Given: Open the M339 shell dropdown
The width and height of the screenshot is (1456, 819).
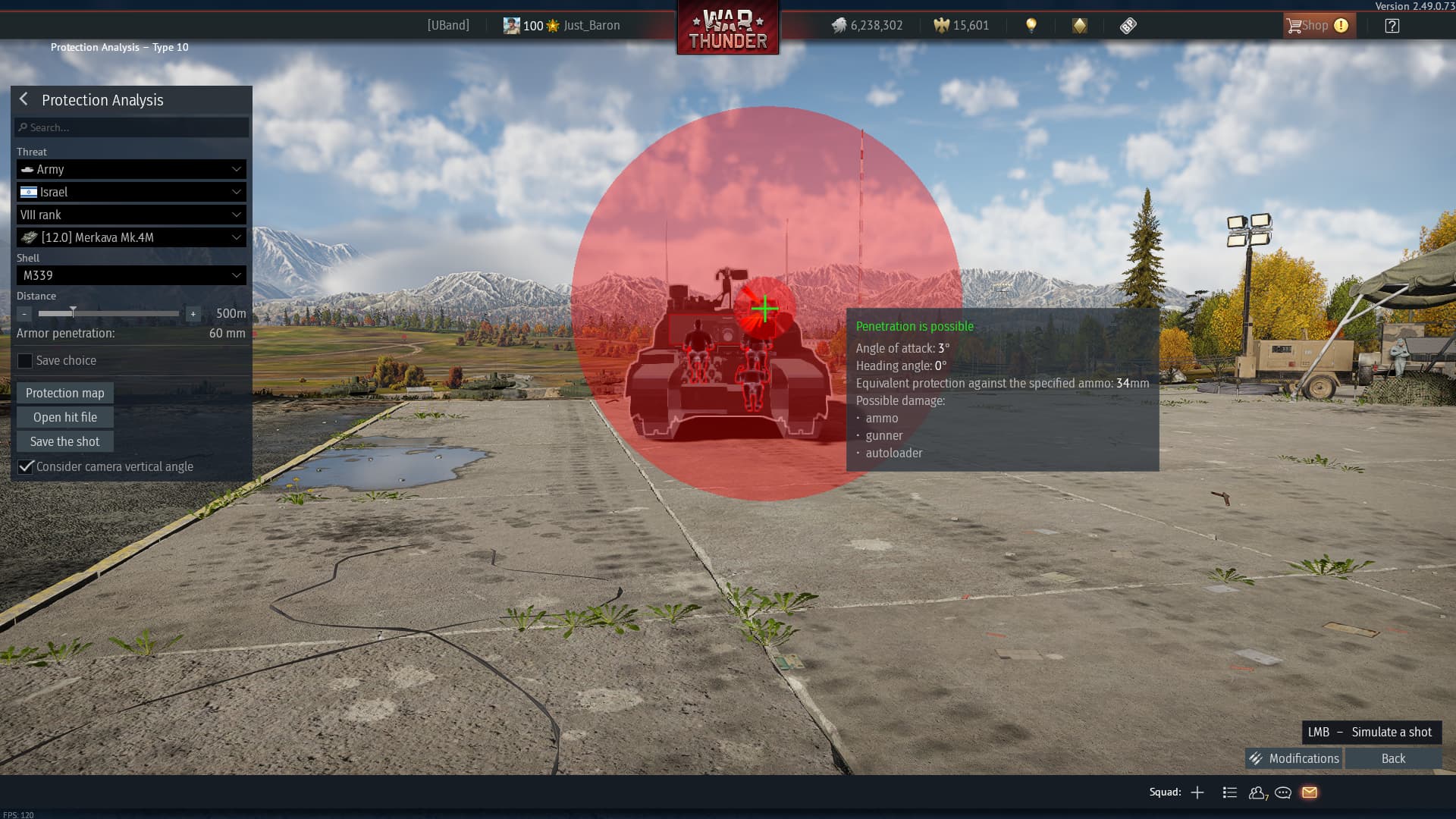Looking at the screenshot, I should pyautogui.click(x=131, y=275).
